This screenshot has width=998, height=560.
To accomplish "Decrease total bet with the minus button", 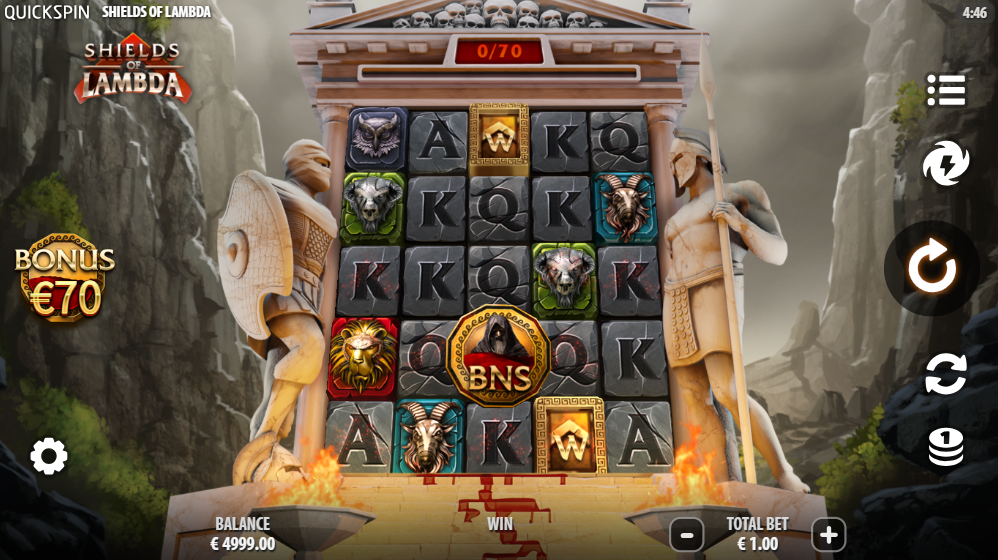I will click(x=686, y=535).
